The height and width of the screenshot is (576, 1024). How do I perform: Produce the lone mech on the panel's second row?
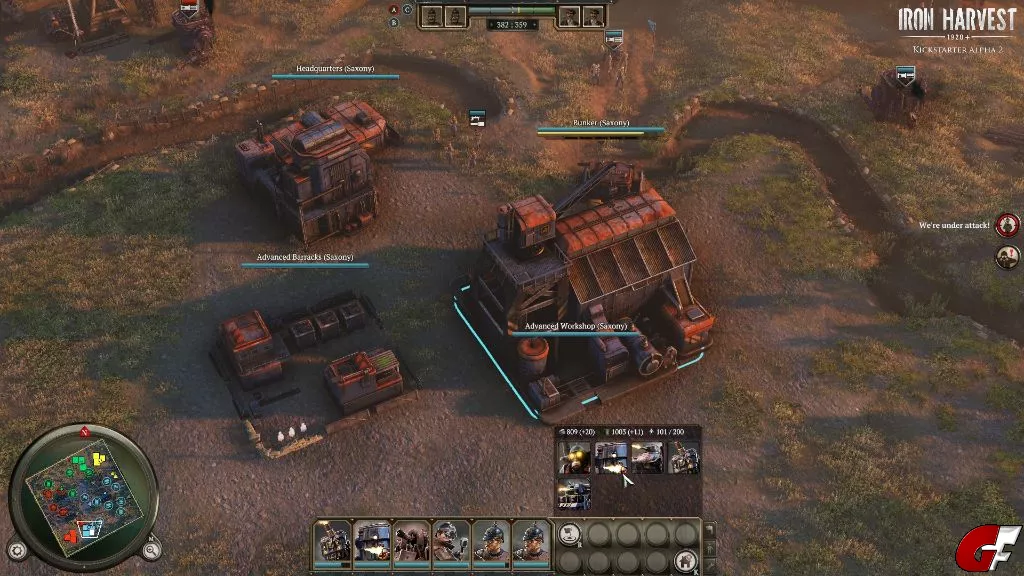click(574, 494)
